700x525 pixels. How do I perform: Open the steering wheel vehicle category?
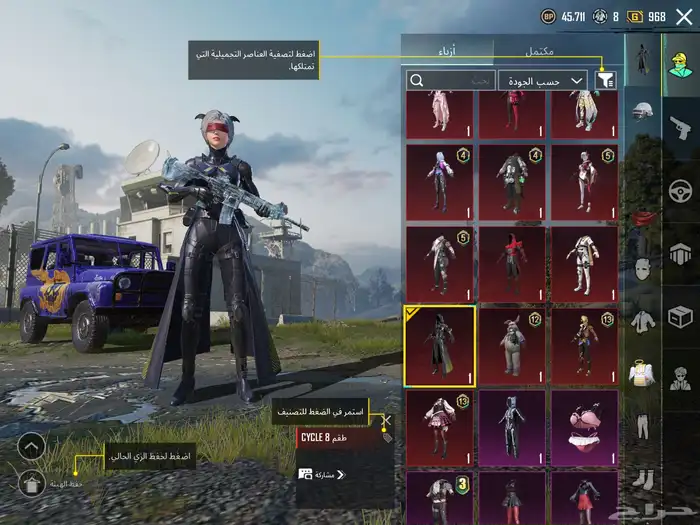[x=680, y=190]
